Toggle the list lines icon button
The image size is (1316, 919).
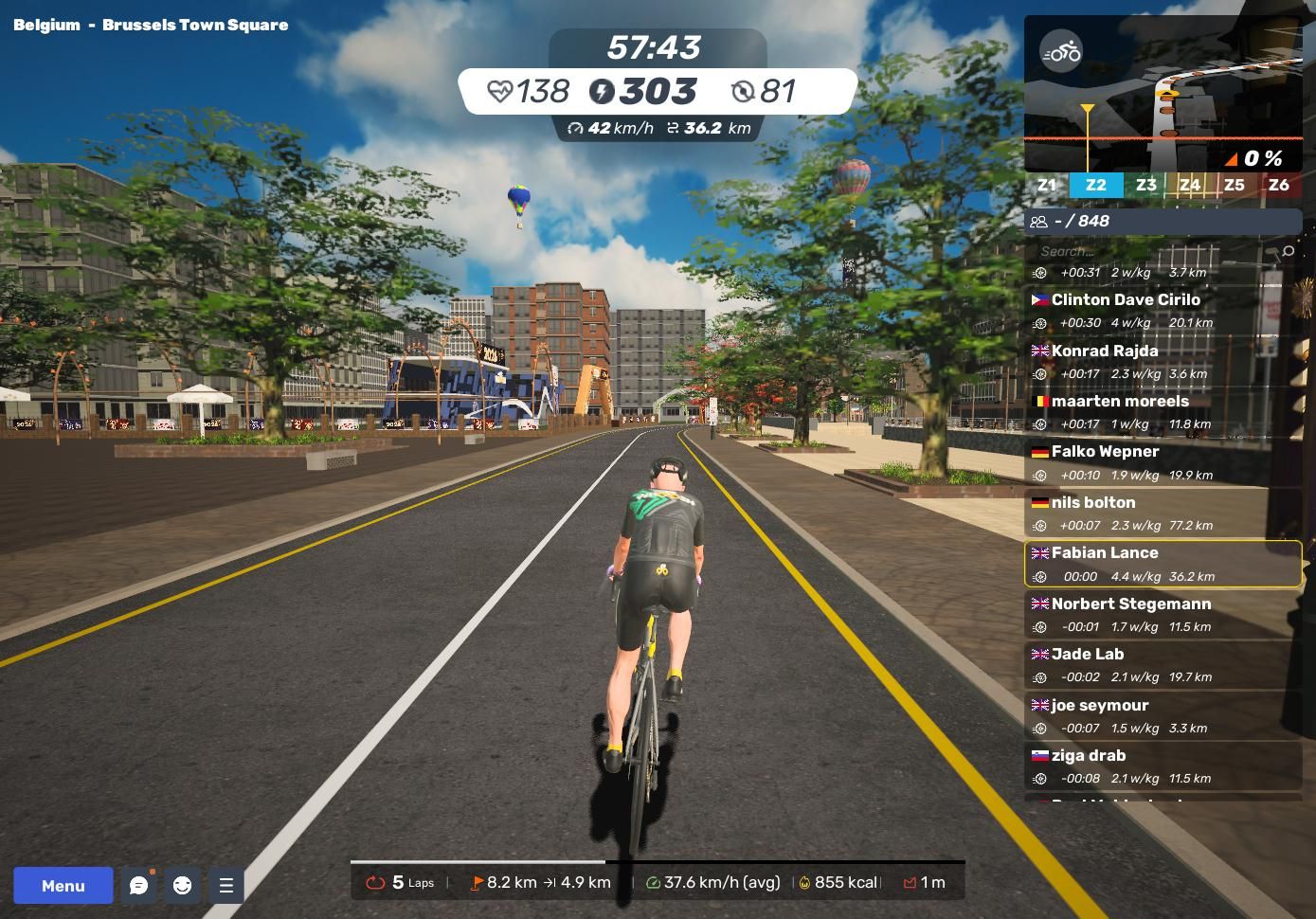coord(226,886)
